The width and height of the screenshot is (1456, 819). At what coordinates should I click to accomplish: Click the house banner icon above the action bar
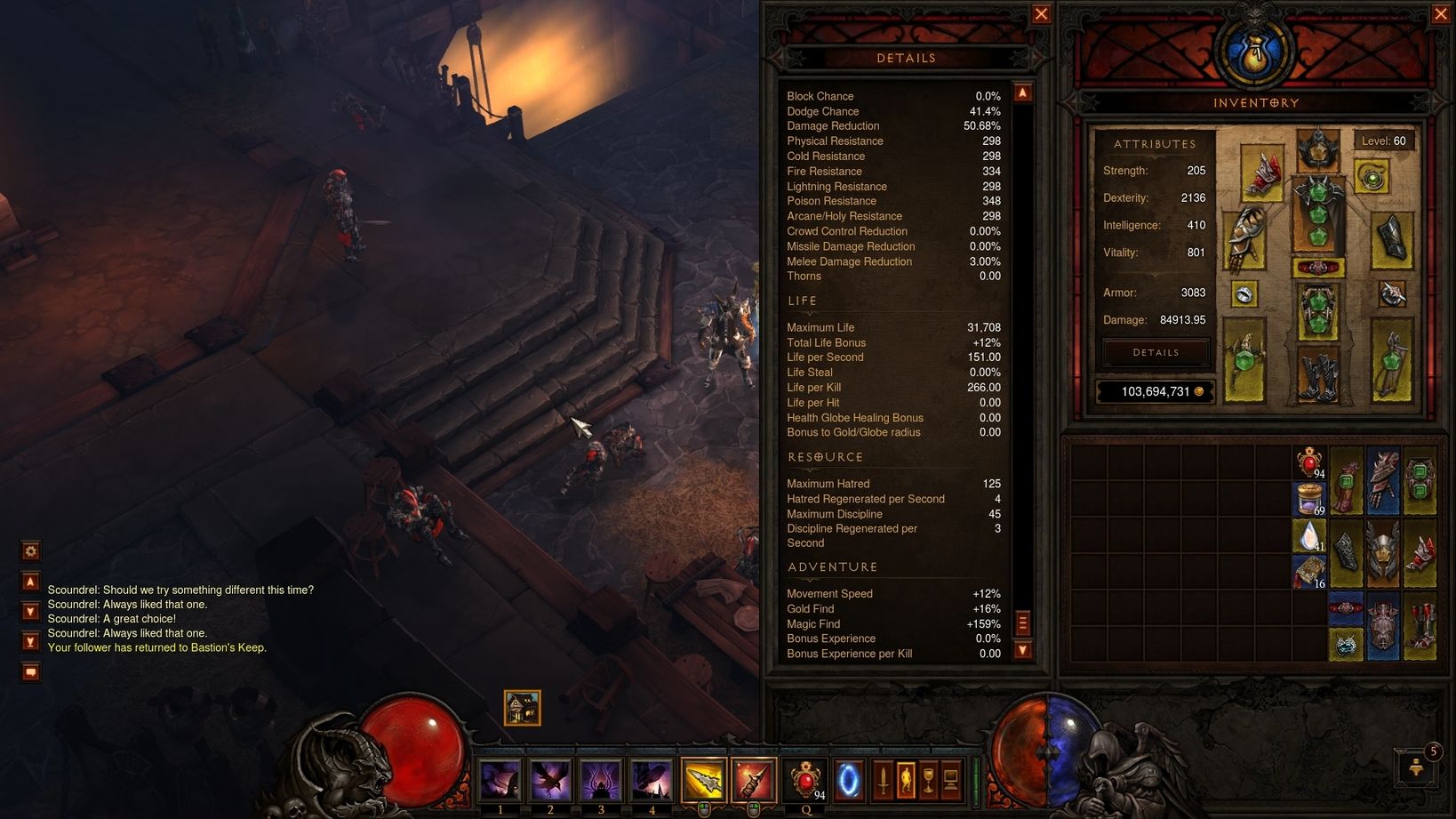point(522,708)
